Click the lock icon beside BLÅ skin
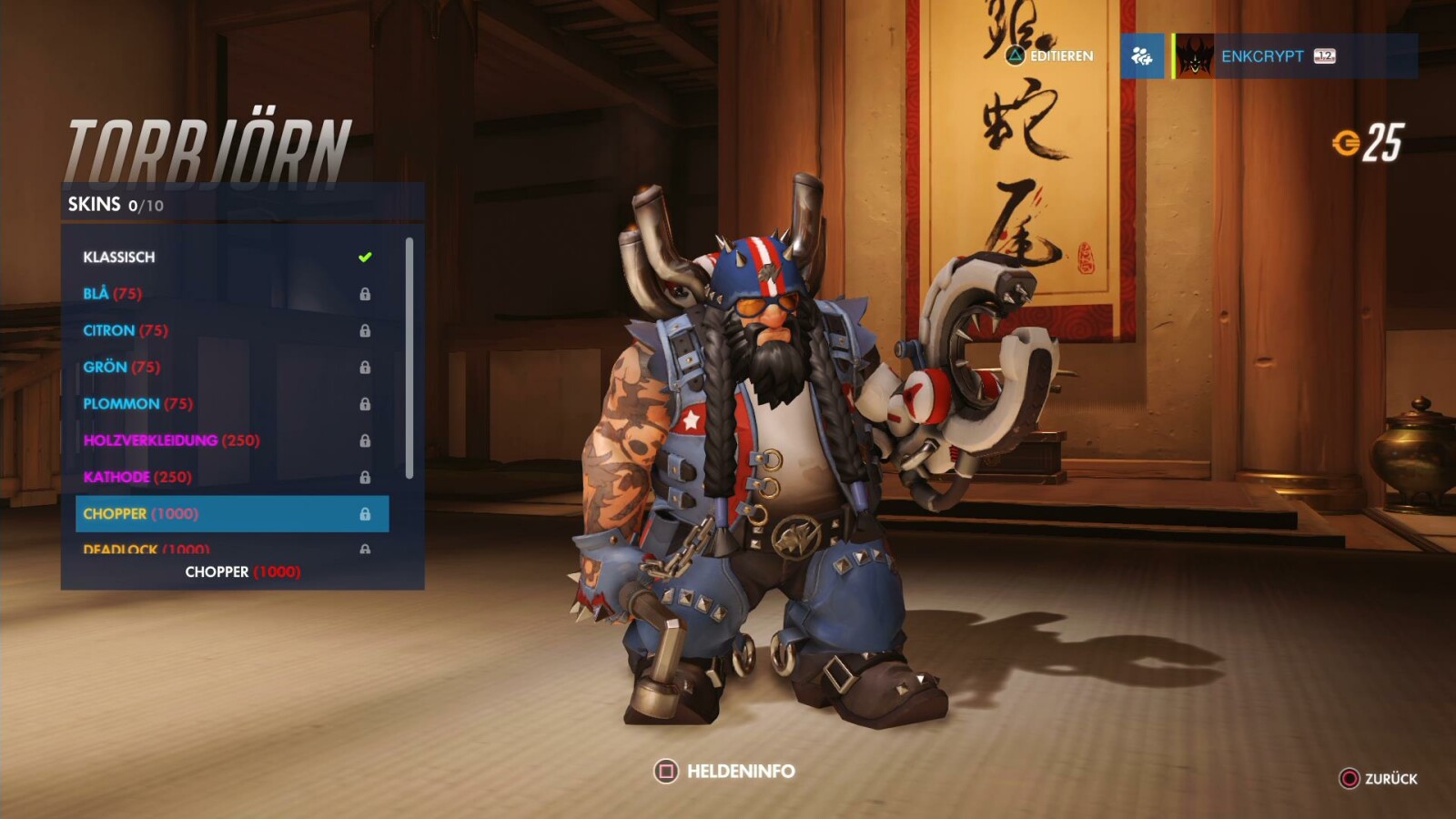The image size is (1456, 819). coord(367,293)
